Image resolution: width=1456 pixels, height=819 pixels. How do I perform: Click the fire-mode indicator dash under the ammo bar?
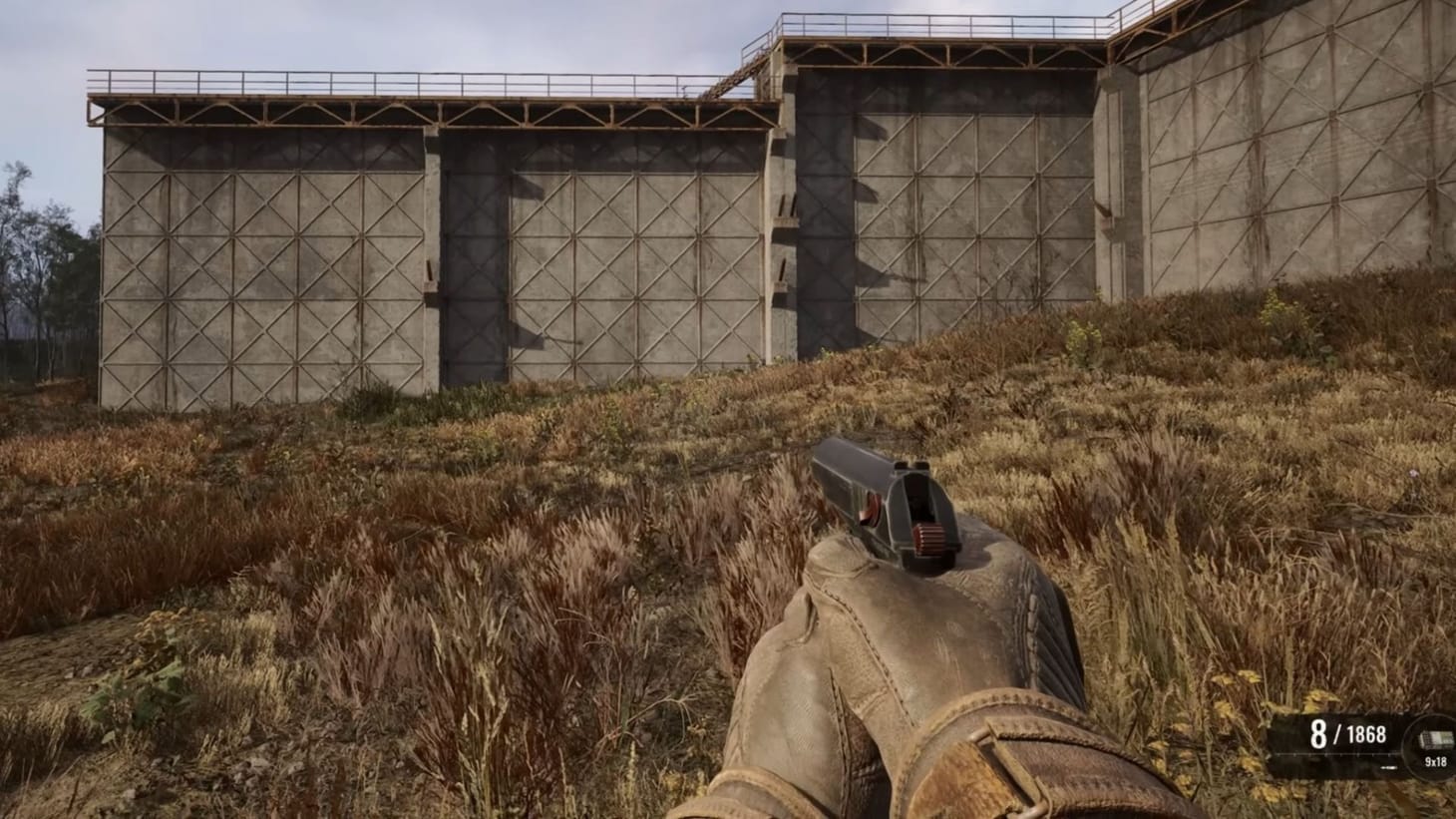coord(1388,767)
